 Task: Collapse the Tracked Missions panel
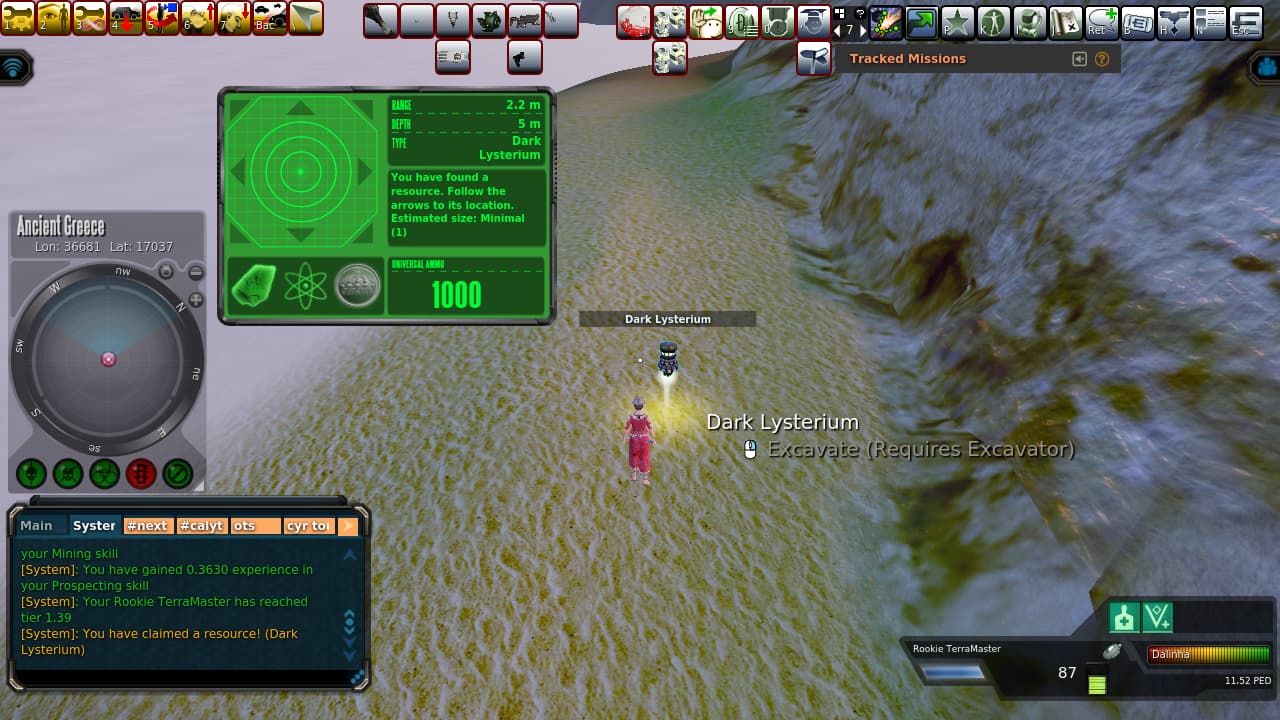tap(1079, 59)
